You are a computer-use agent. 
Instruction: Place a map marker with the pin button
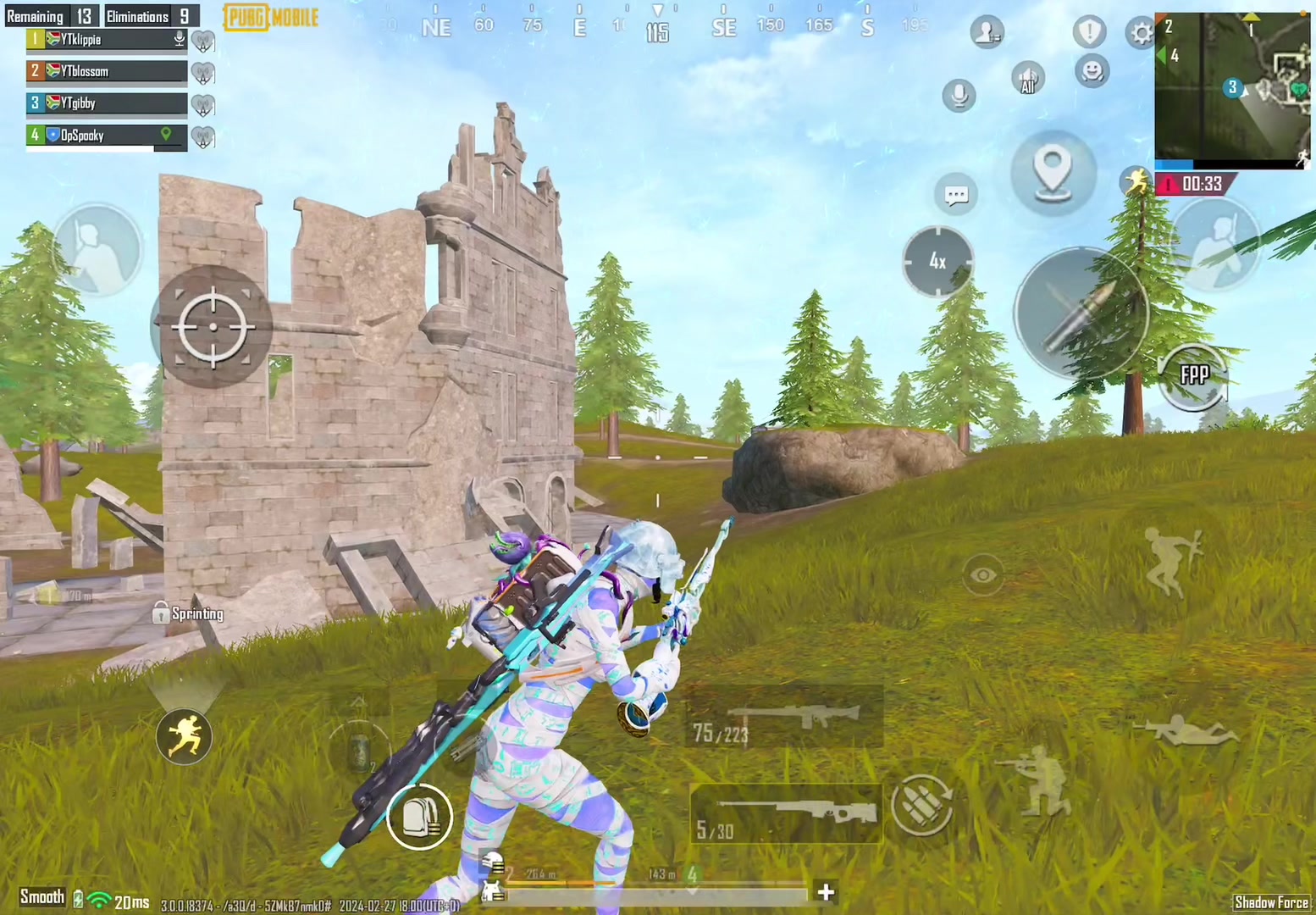pos(1053,172)
